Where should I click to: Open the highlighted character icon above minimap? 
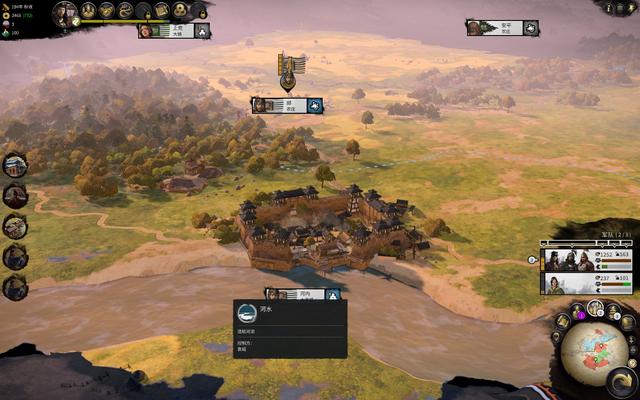point(596,307)
